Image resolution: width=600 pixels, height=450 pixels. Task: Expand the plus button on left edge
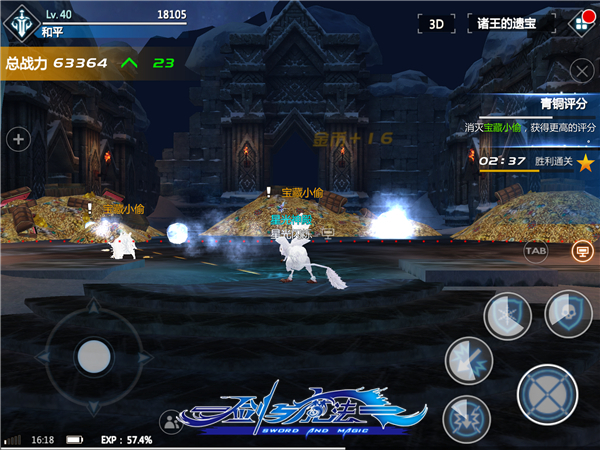17,139
